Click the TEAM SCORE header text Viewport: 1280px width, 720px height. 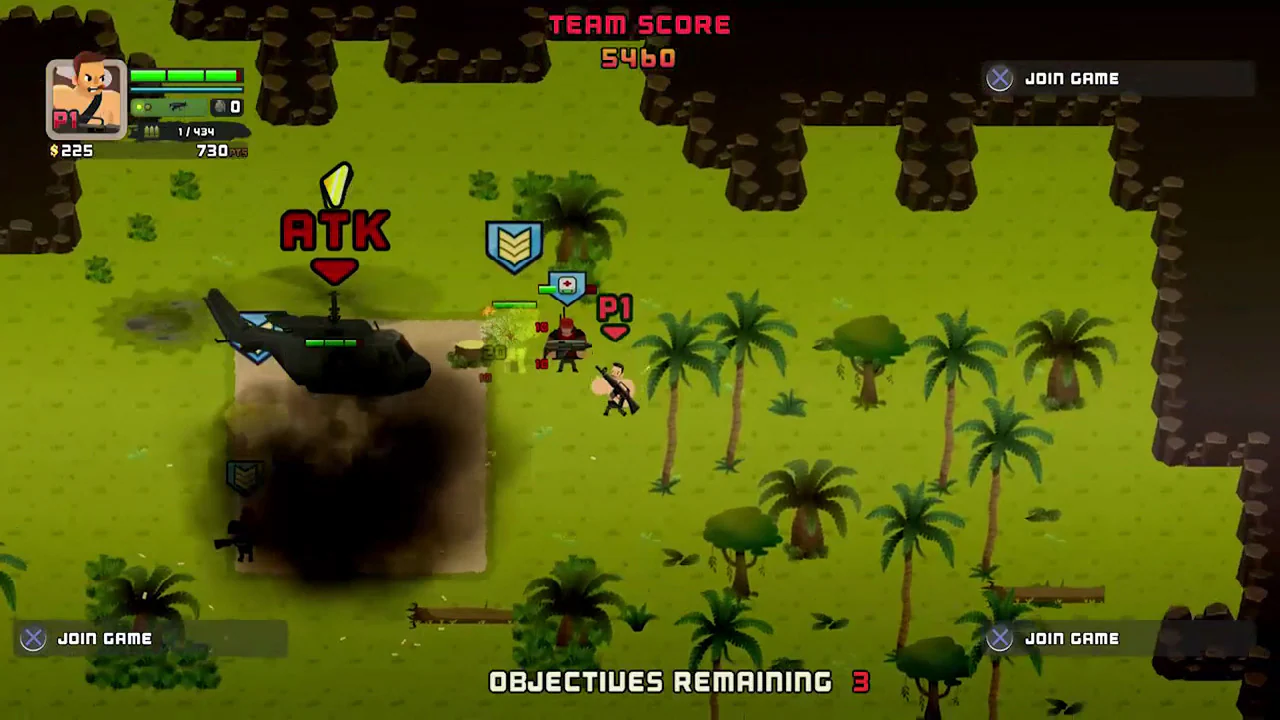click(x=640, y=24)
